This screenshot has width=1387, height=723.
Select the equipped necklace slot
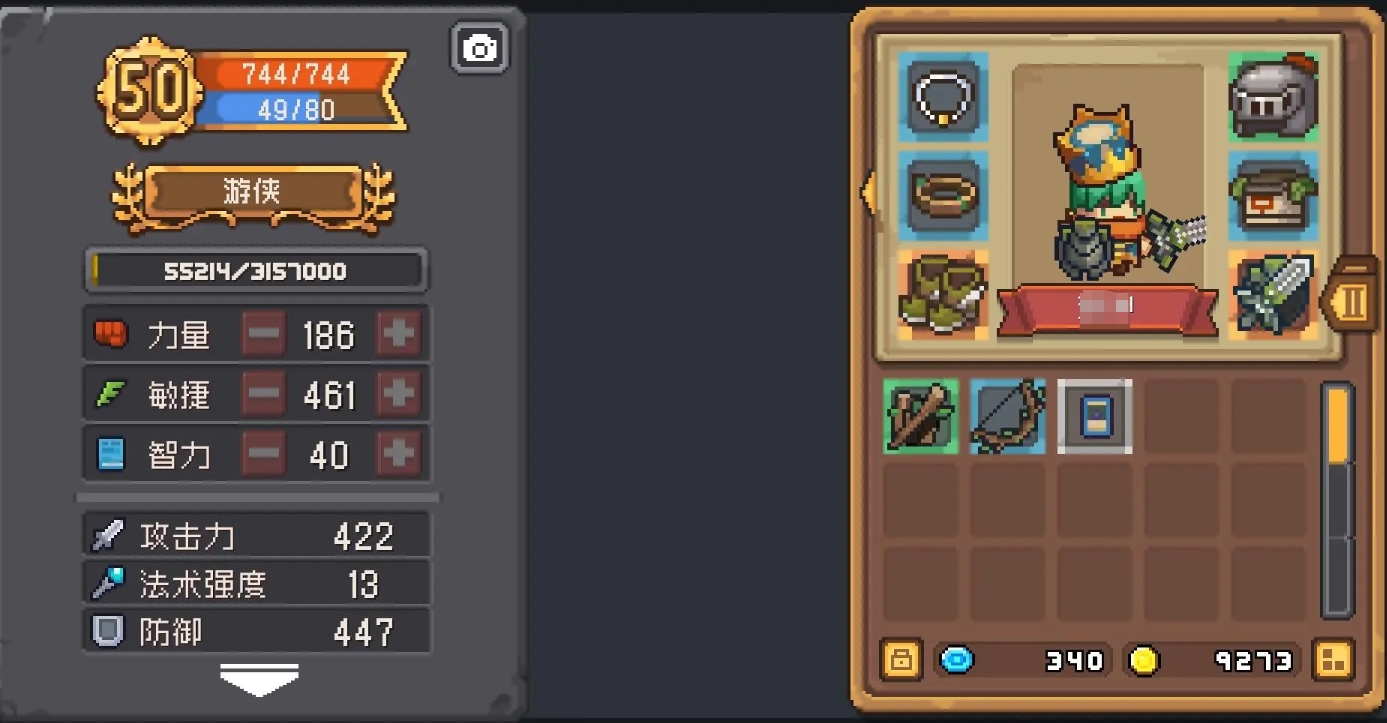click(x=943, y=97)
